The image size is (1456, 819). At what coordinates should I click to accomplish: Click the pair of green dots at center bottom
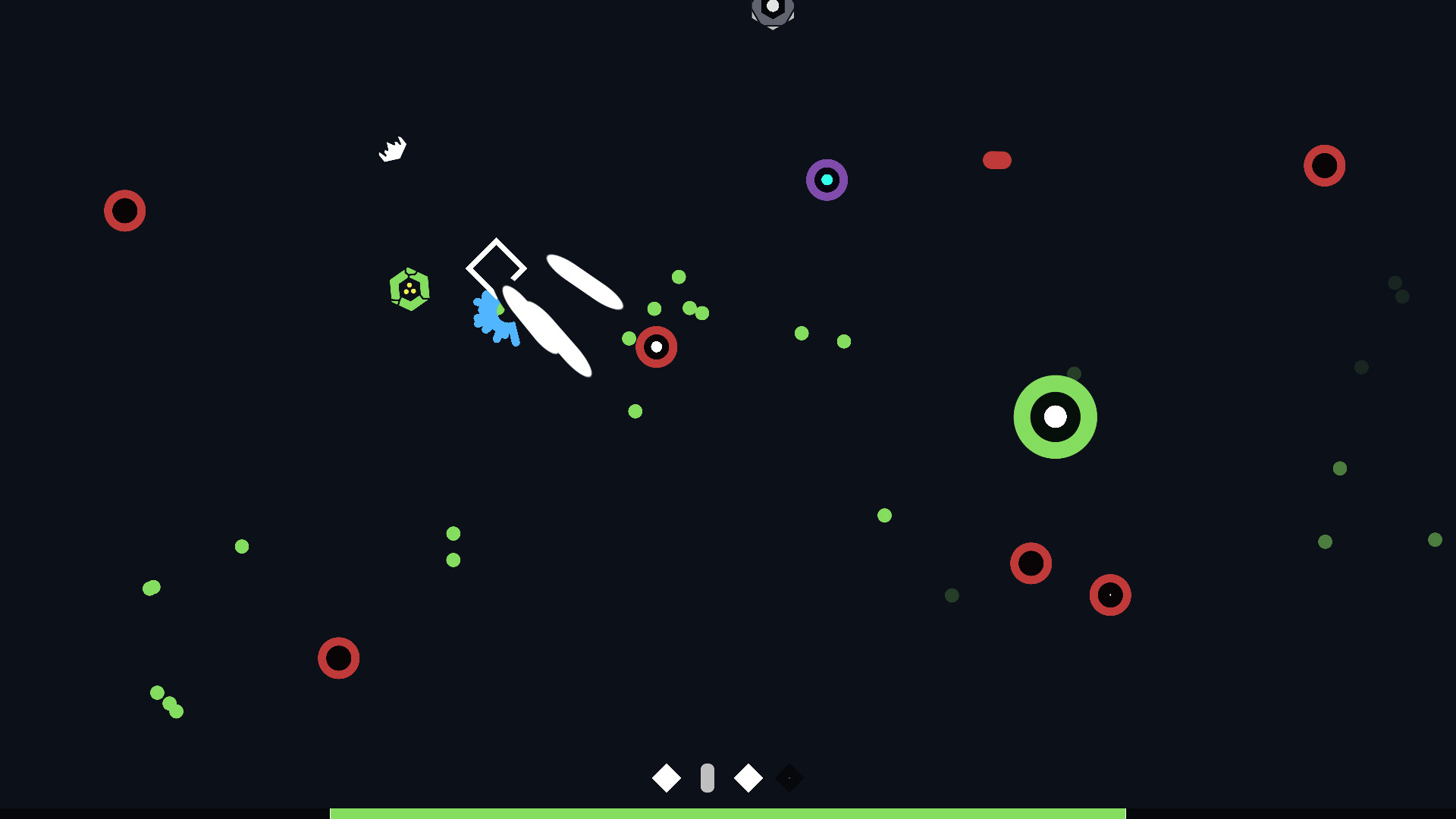pyautogui.click(x=453, y=544)
